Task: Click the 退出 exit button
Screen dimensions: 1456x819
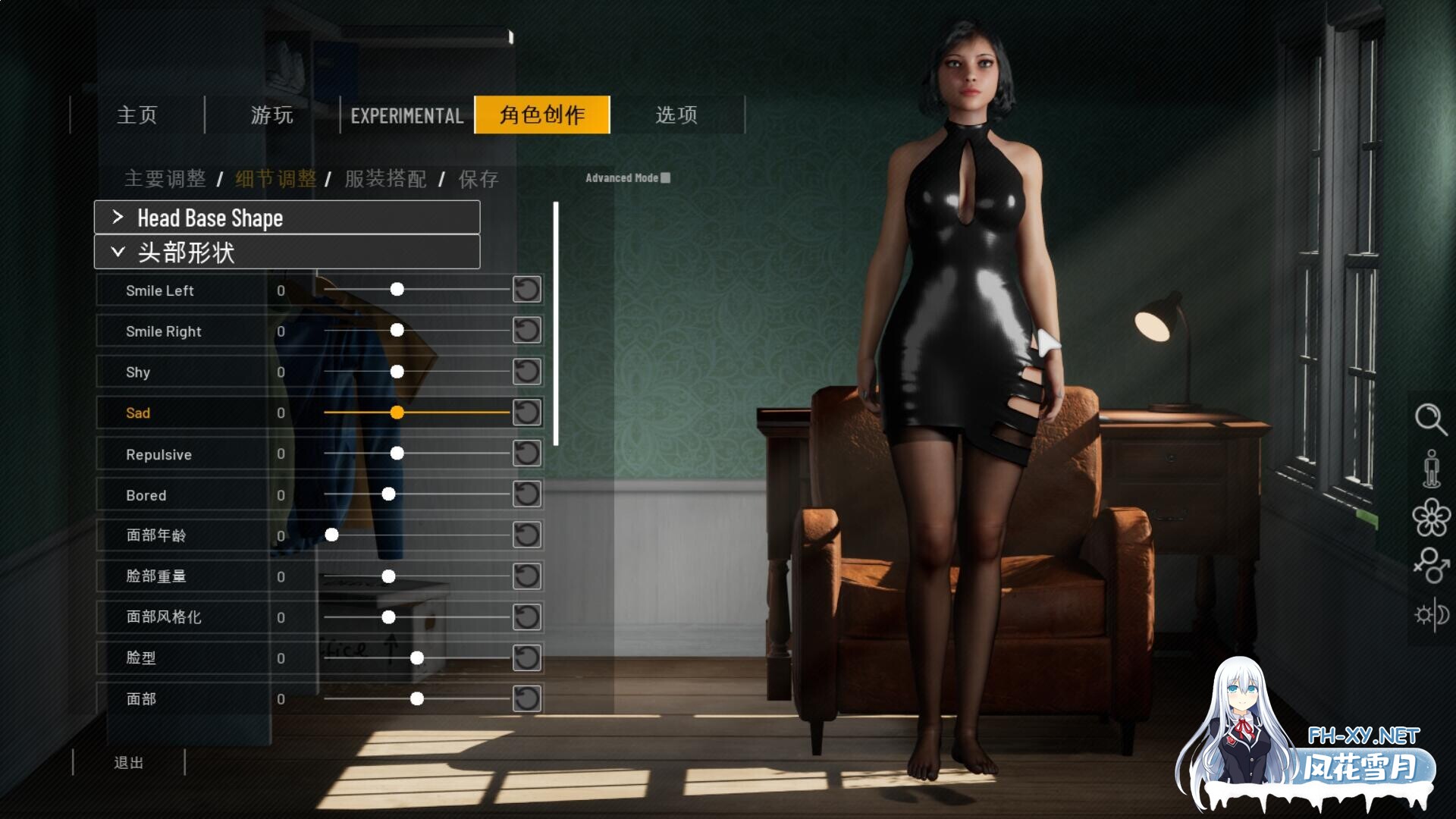Action: pyautogui.click(x=130, y=763)
